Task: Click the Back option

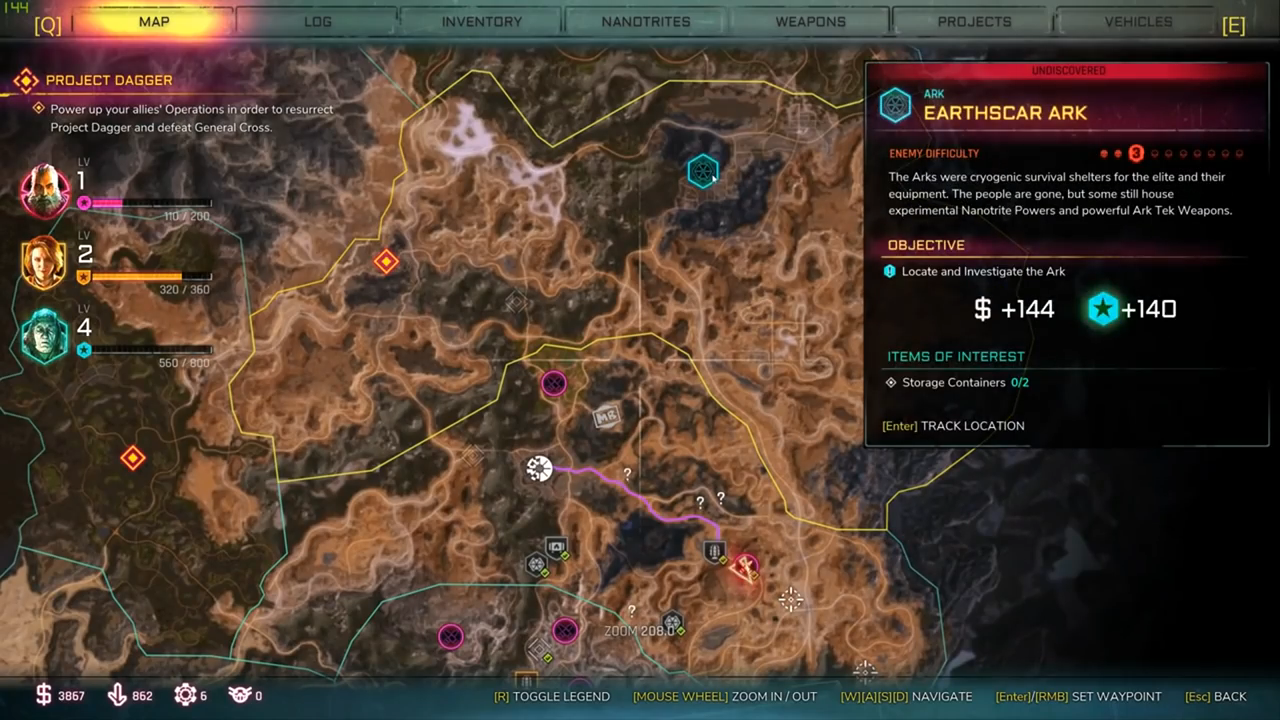Action: 1216,696
